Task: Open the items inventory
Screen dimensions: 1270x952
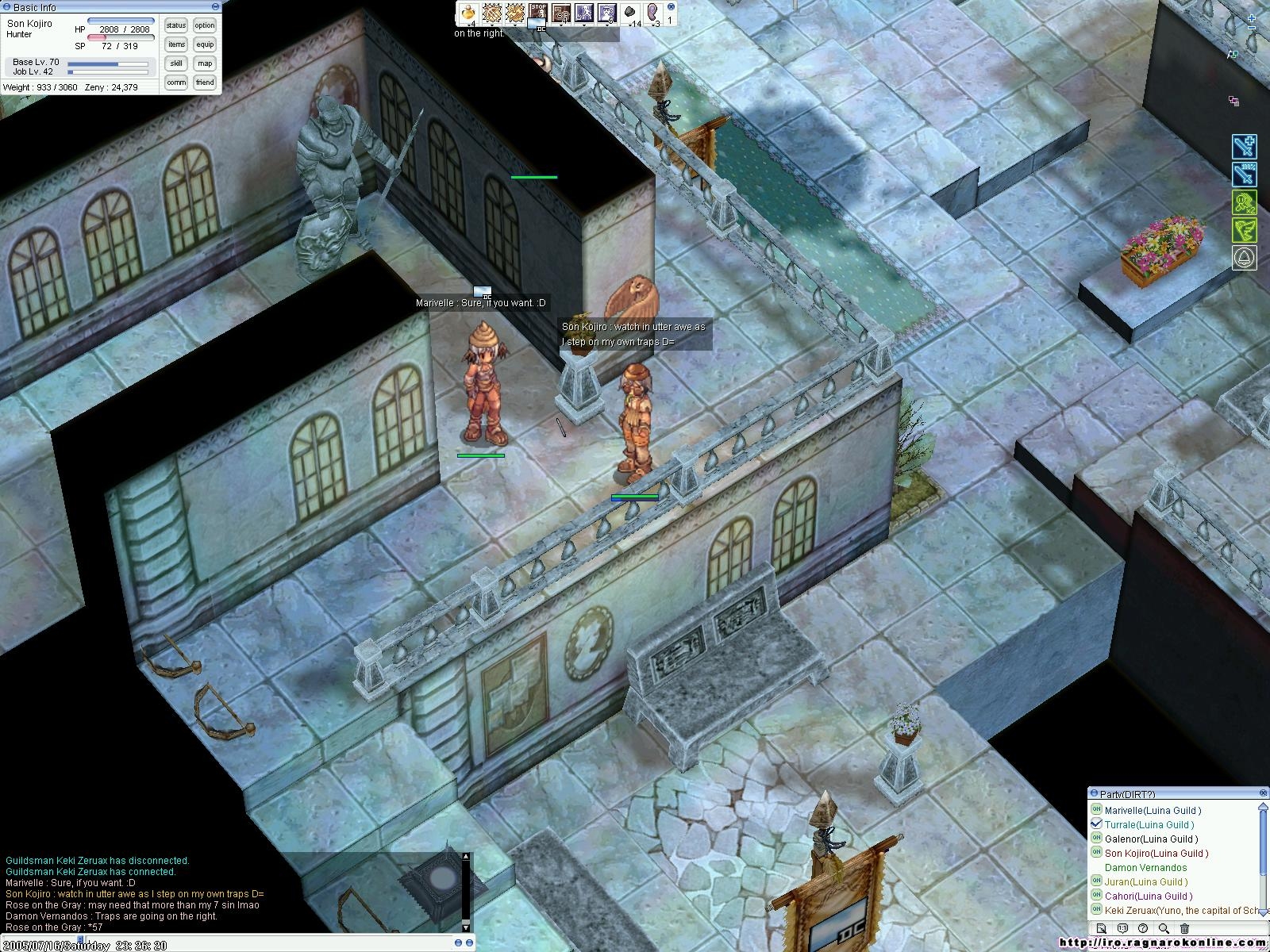Action: pyautogui.click(x=176, y=44)
